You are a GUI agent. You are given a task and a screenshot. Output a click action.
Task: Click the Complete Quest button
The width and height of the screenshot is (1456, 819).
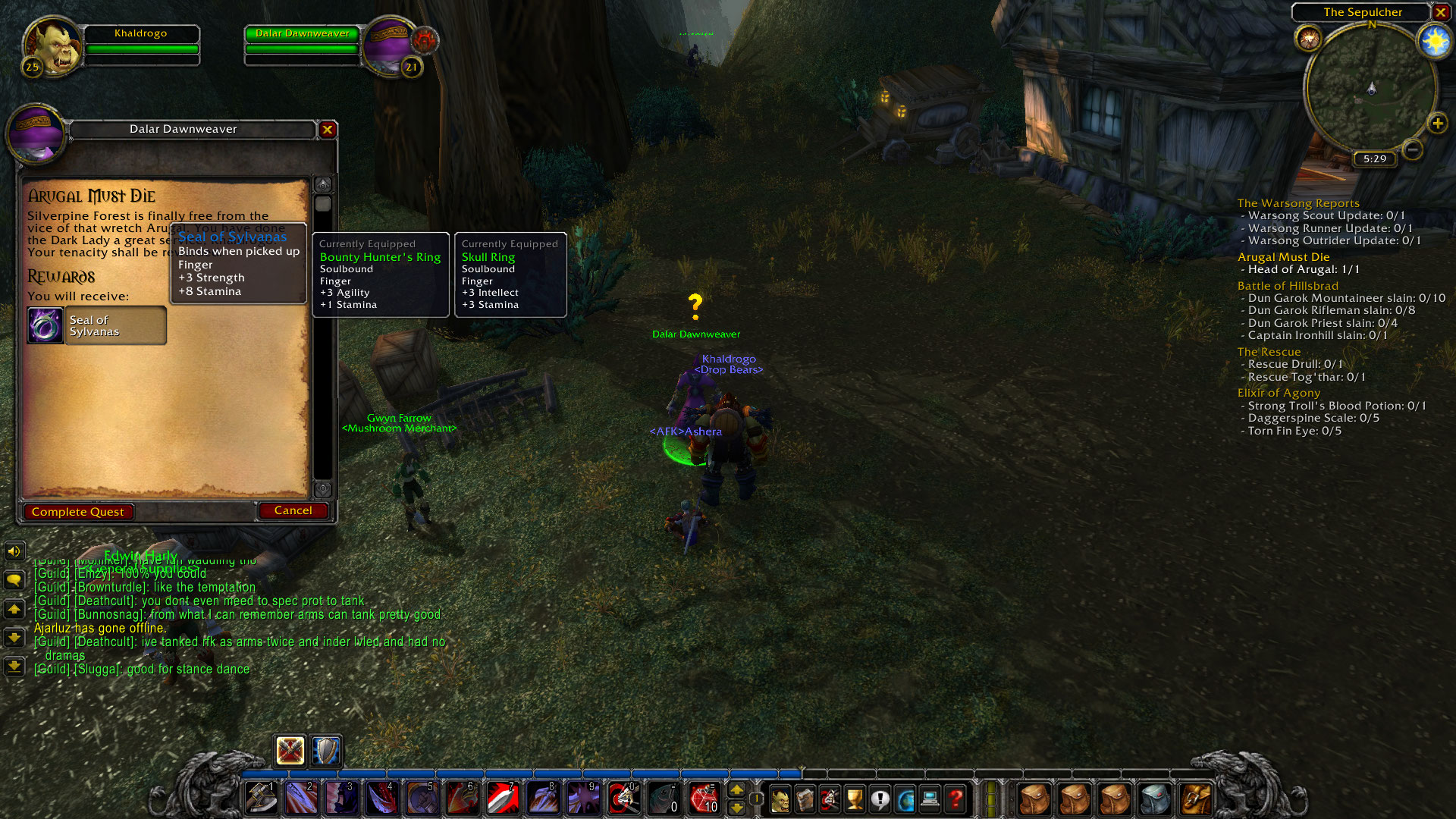click(78, 511)
